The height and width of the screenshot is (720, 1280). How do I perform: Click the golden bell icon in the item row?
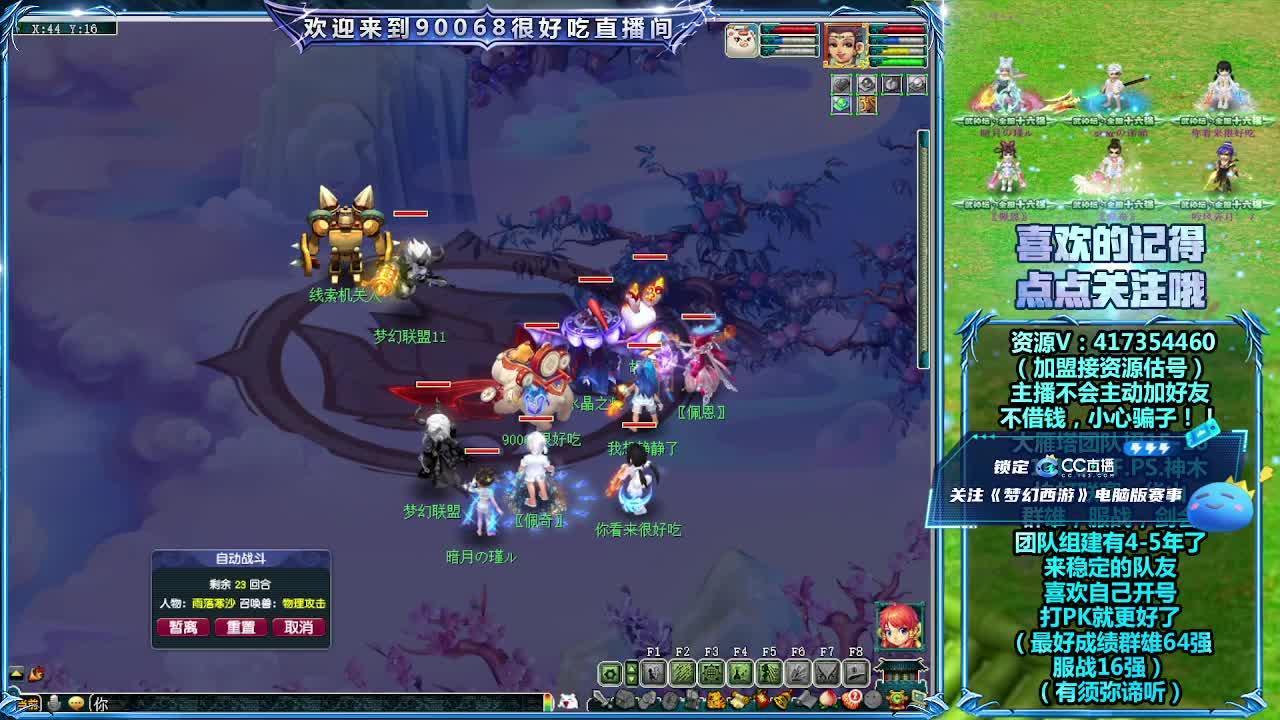(x=780, y=699)
